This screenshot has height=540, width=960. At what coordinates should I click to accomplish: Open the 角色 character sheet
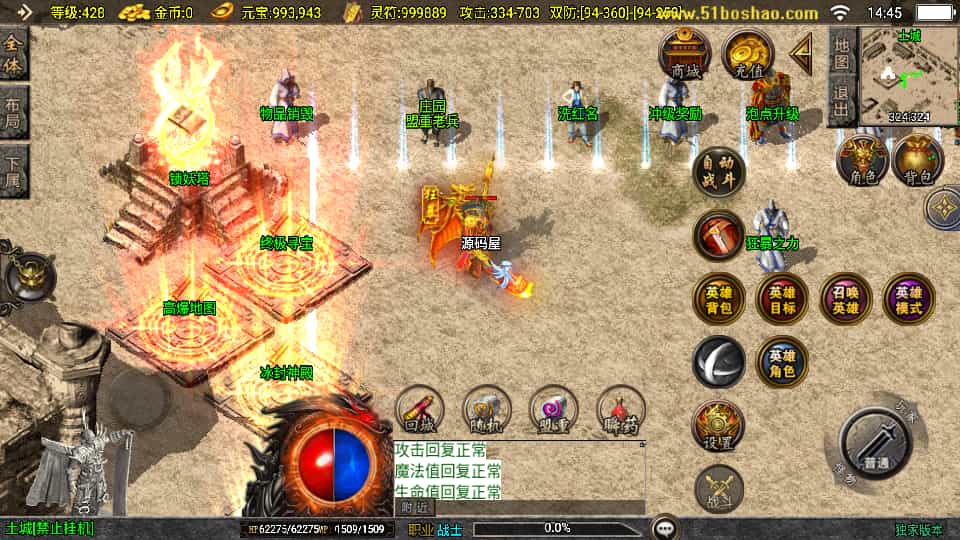862,160
